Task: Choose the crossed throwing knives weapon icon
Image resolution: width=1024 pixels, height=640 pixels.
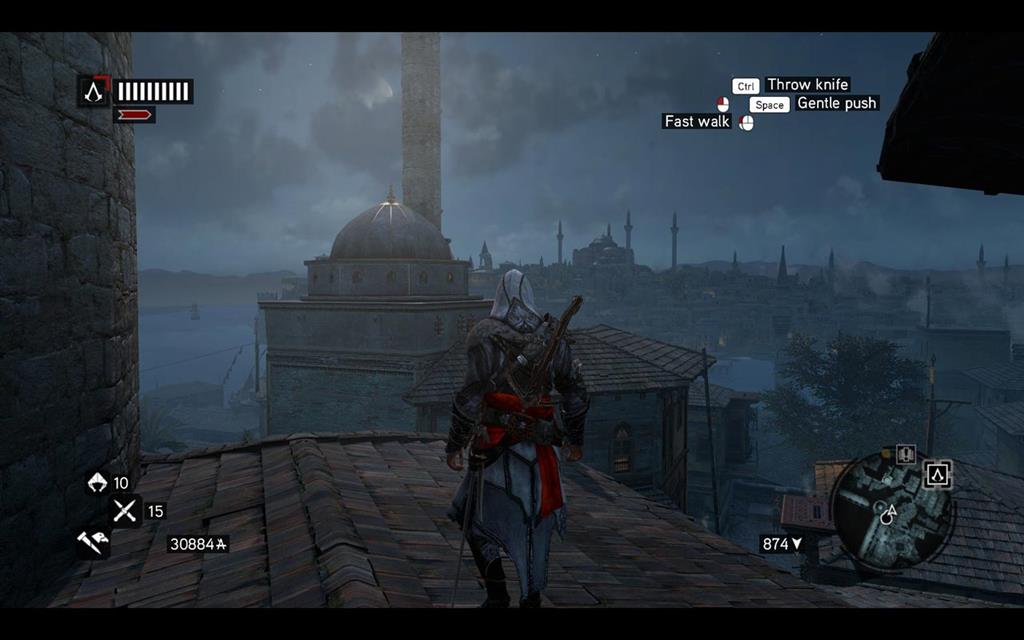Action: click(125, 511)
